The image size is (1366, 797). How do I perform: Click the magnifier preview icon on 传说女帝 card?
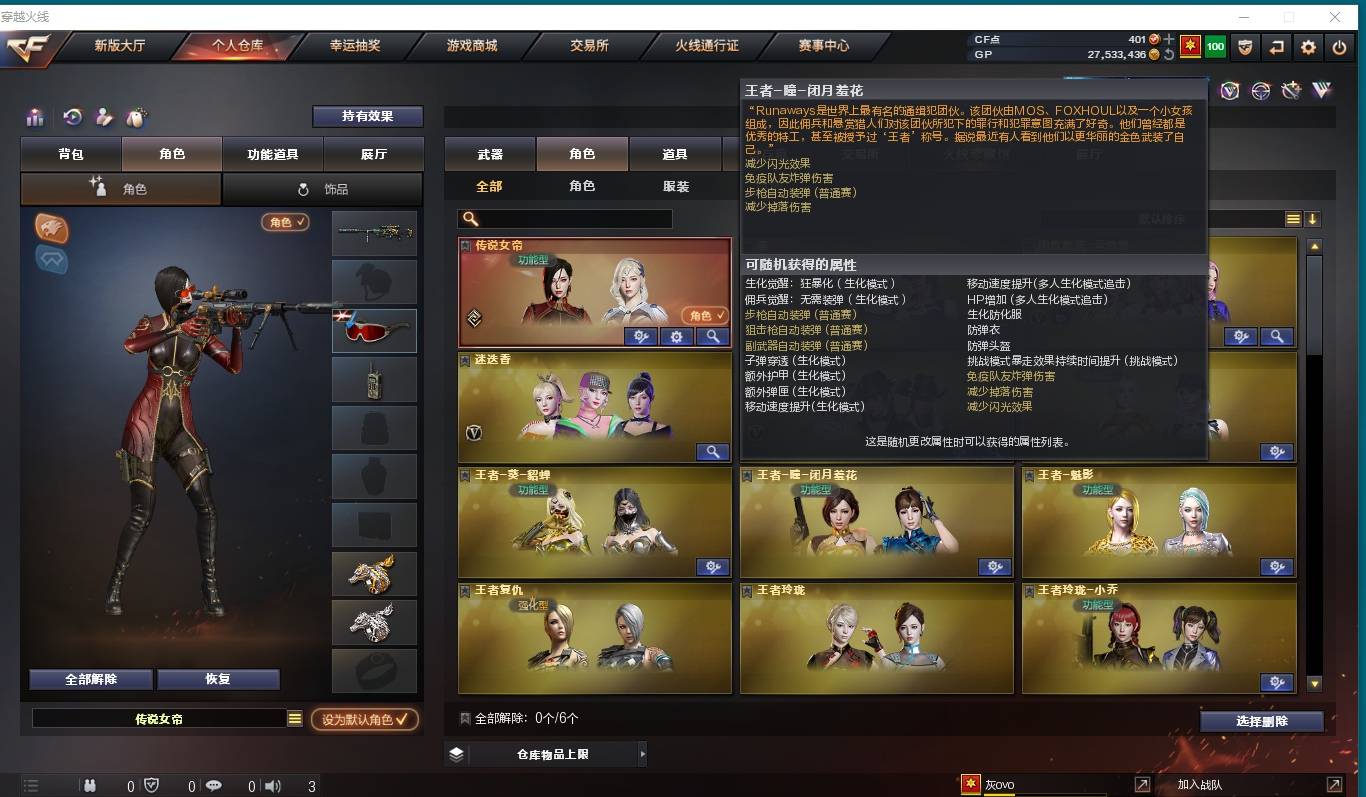(x=712, y=337)
